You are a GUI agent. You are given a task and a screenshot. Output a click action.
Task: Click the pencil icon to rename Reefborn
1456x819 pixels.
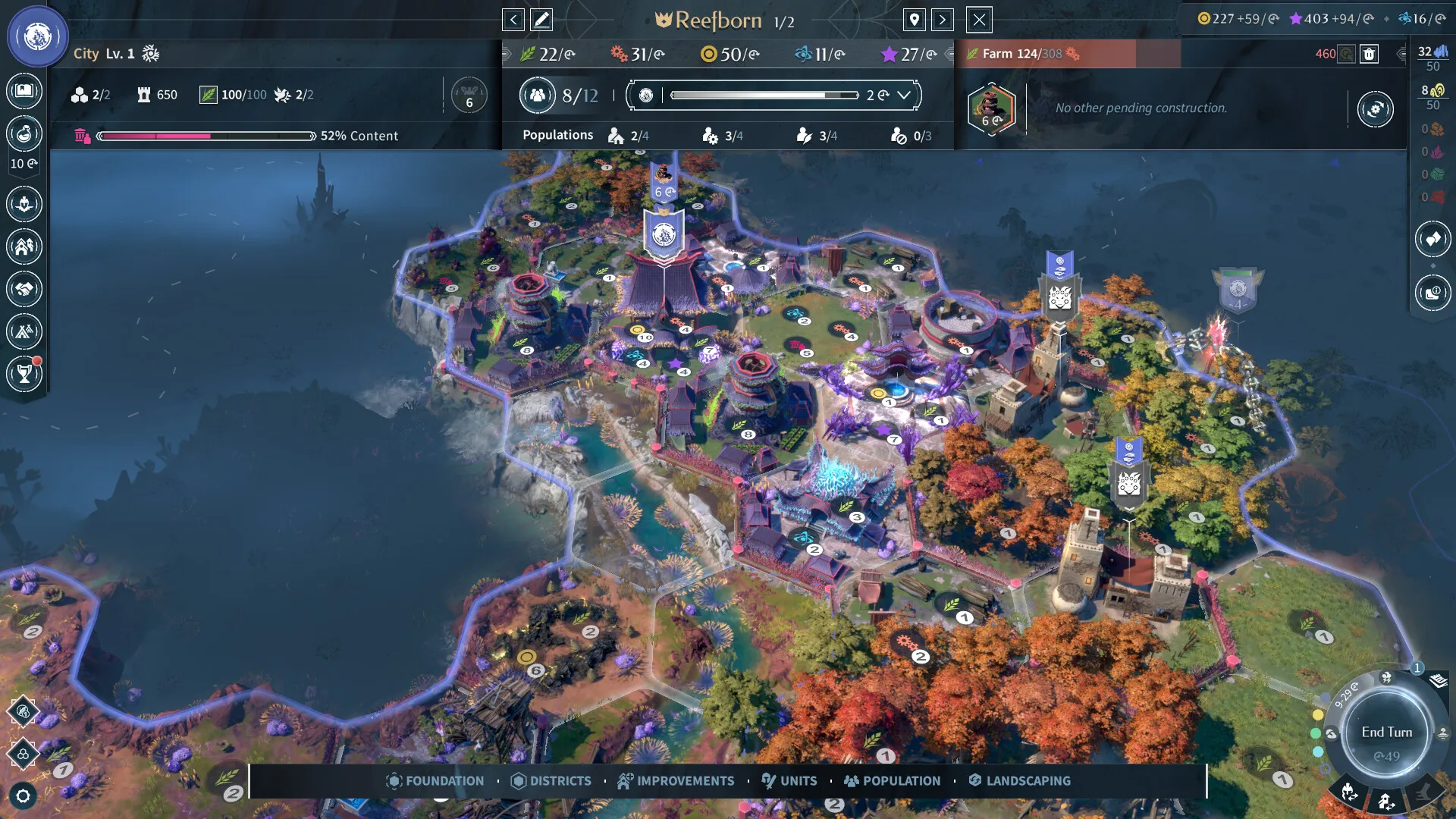coord(541,20)
